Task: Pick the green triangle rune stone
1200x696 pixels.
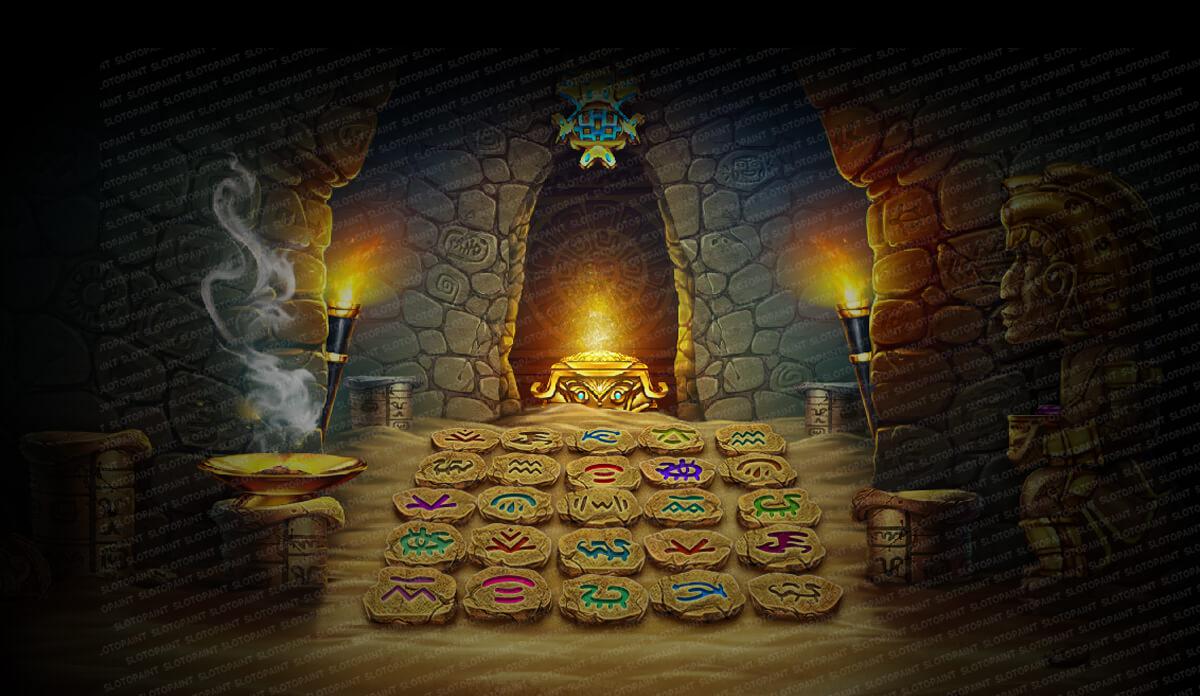Action: tap(670, 436)
